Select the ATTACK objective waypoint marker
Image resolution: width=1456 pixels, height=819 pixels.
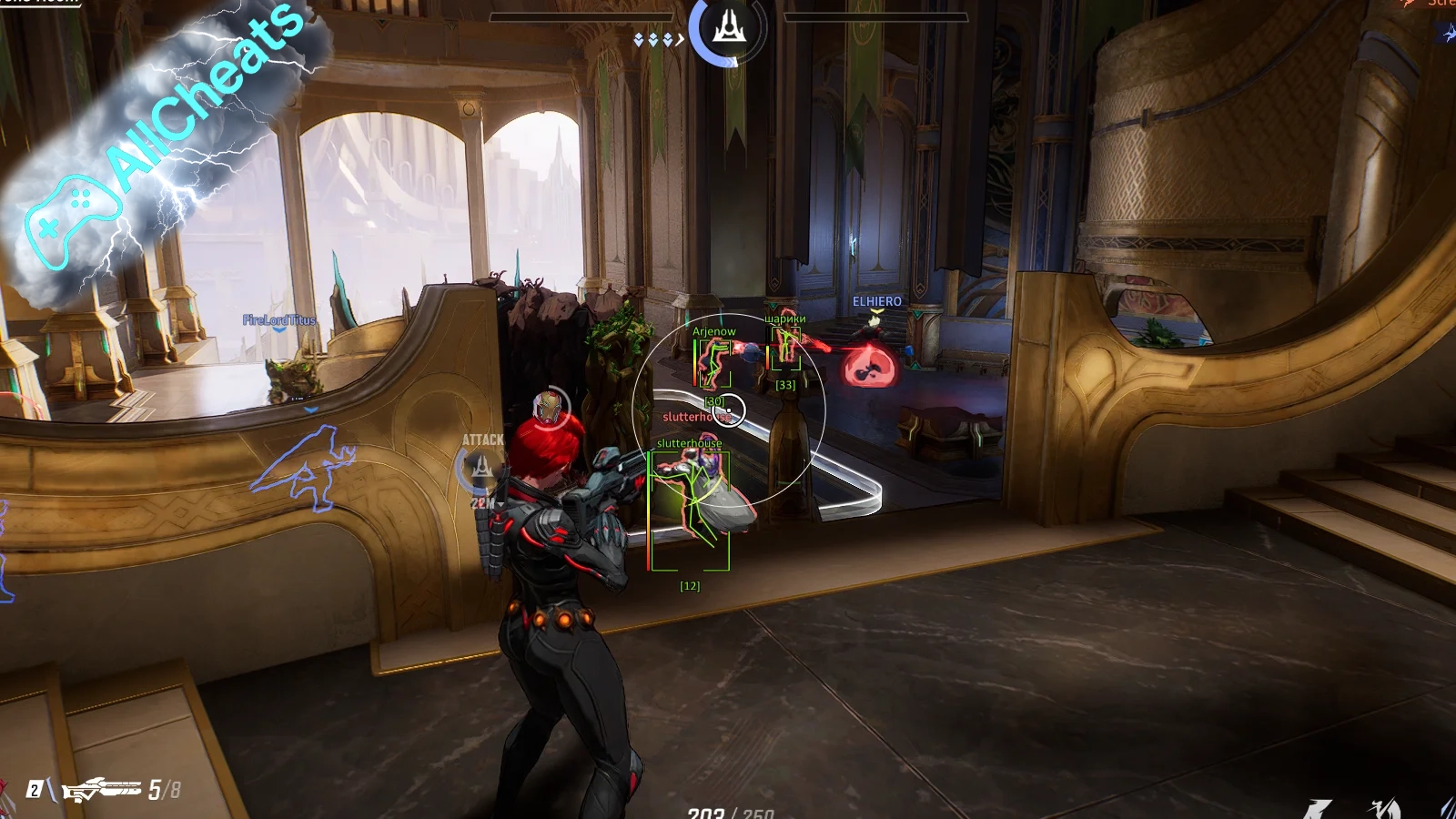[x=481, y=467]
